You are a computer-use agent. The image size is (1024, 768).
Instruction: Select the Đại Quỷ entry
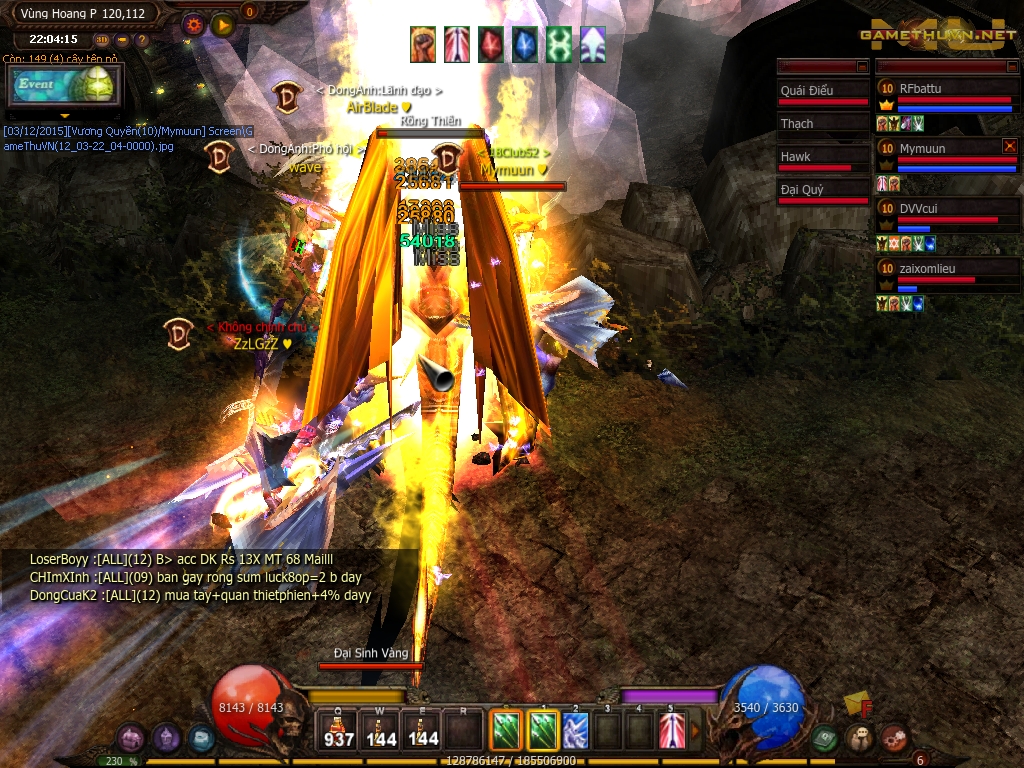point(823,192)
